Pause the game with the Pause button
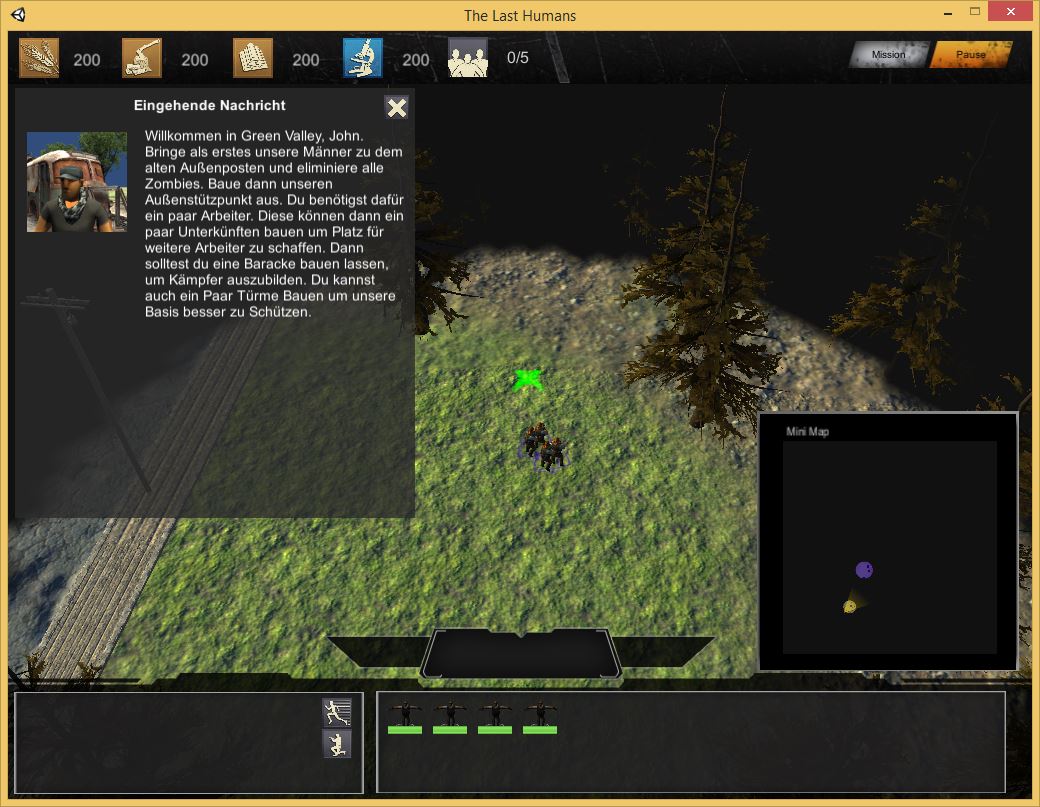Image resolution: width=1040 pixels, height=807 pixels. tap(970, 55)
